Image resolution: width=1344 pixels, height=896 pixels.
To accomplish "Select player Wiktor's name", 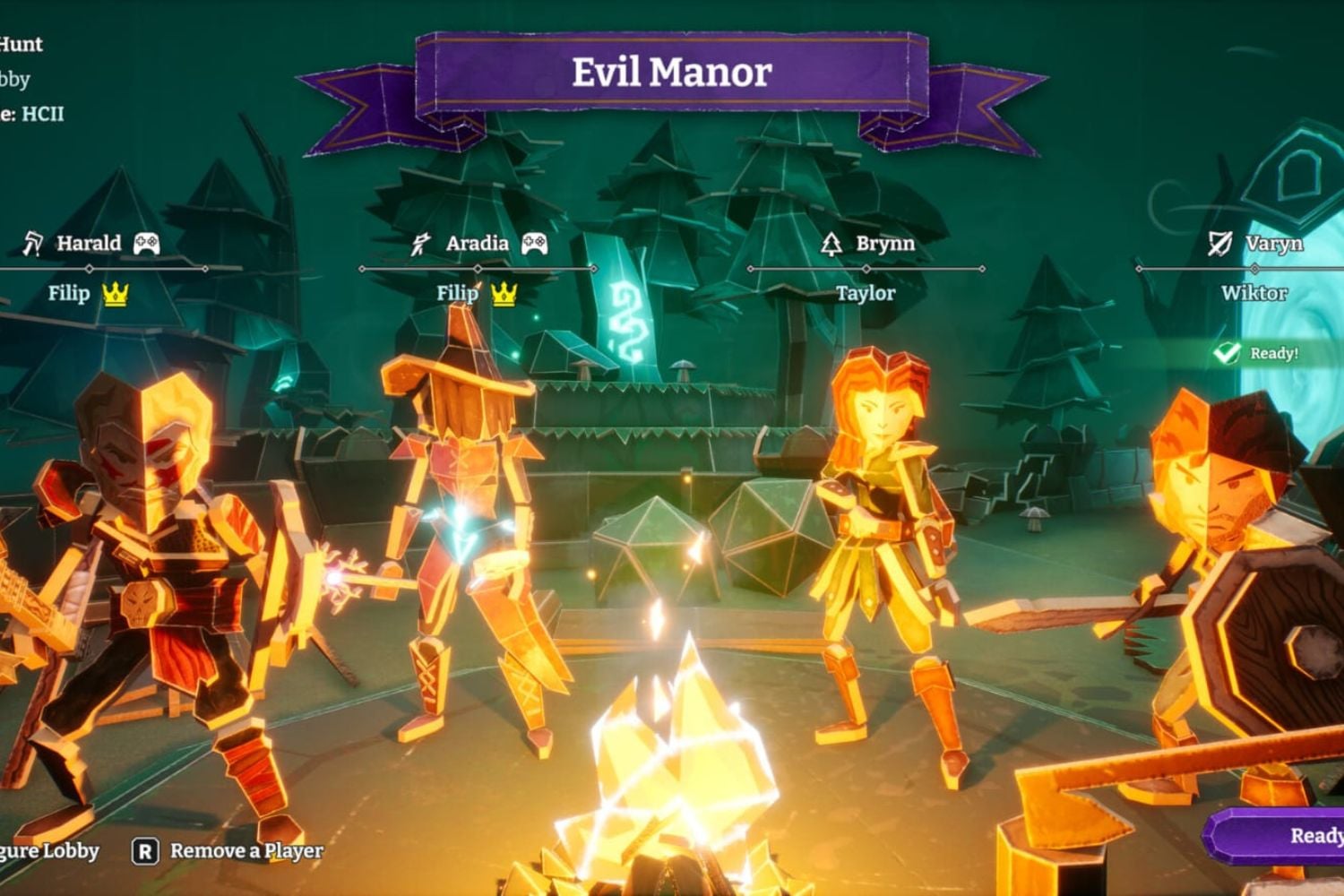I will pyautogui.click(x=1254, y=294).
